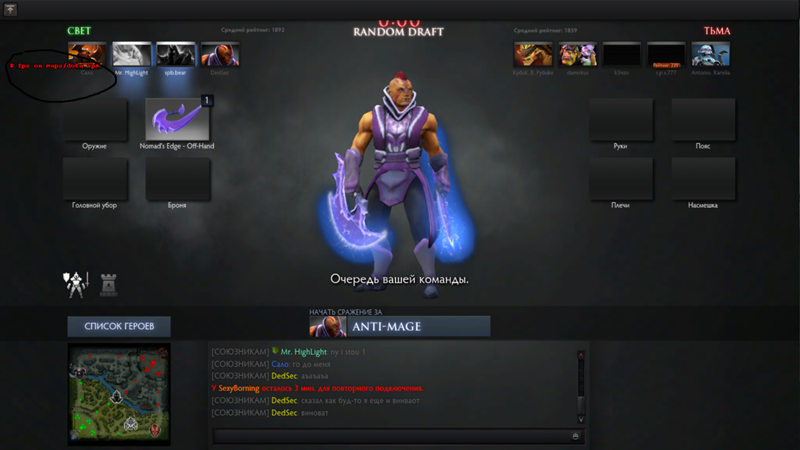Select Antonio_Karela's hero portrait
The image size is (800, 450).
711,54
